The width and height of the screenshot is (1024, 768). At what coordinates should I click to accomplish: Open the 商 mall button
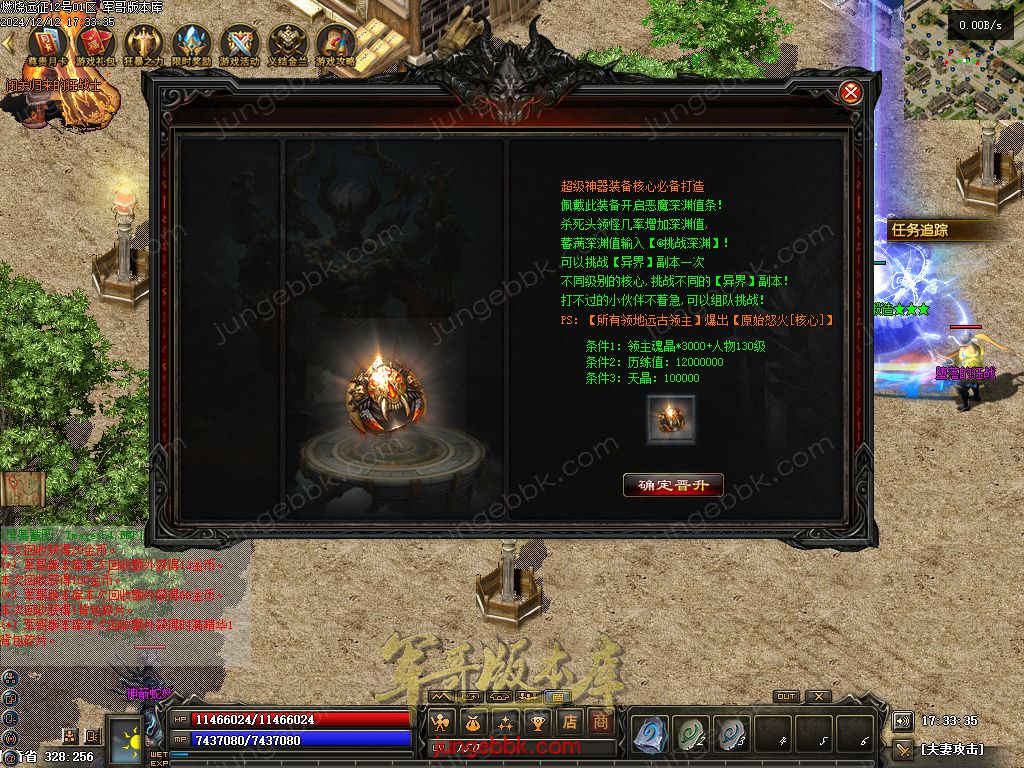point(600,722)
